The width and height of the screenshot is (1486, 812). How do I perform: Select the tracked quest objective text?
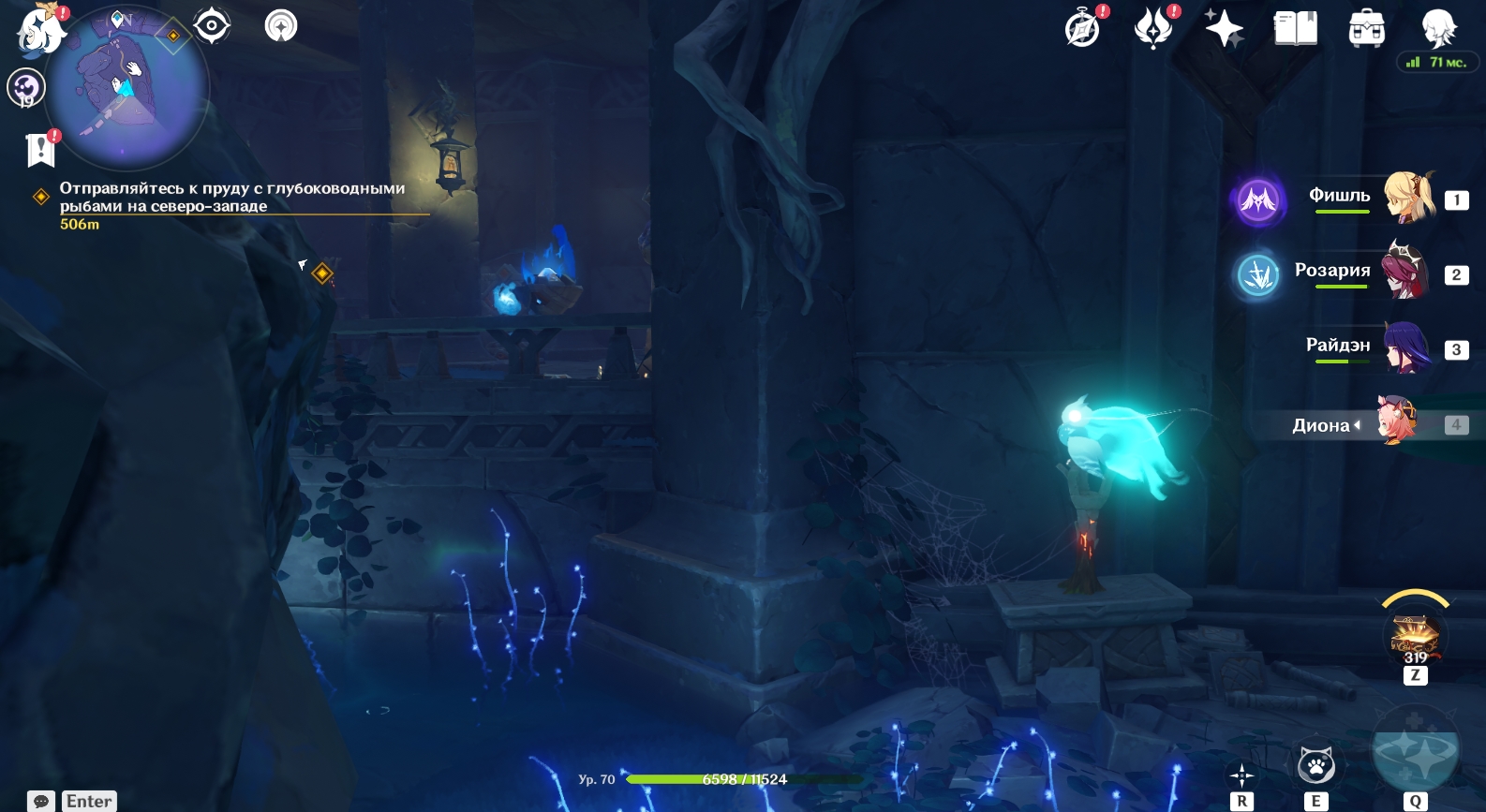(232, 197)
